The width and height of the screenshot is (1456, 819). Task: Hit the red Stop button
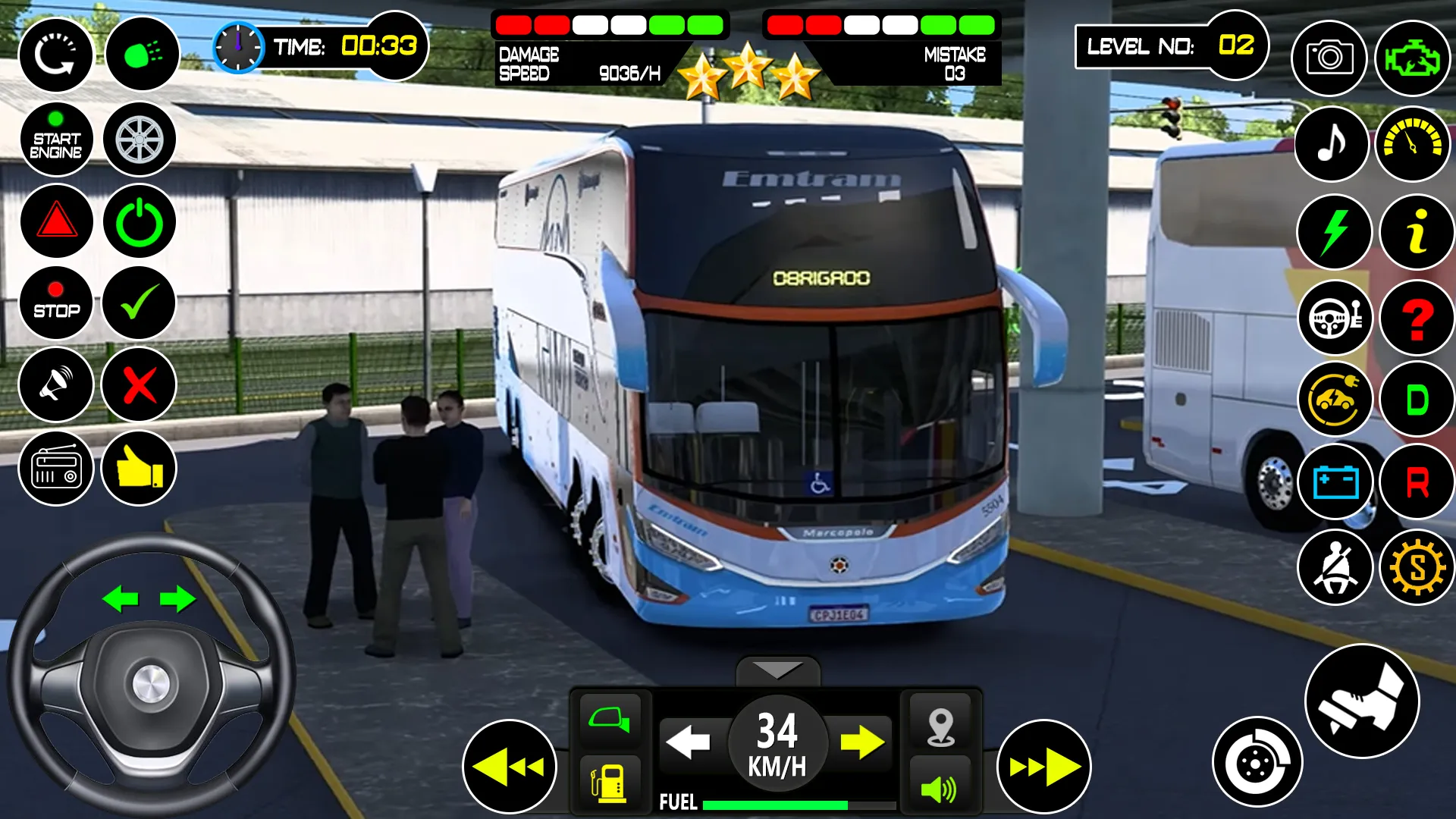56,303
